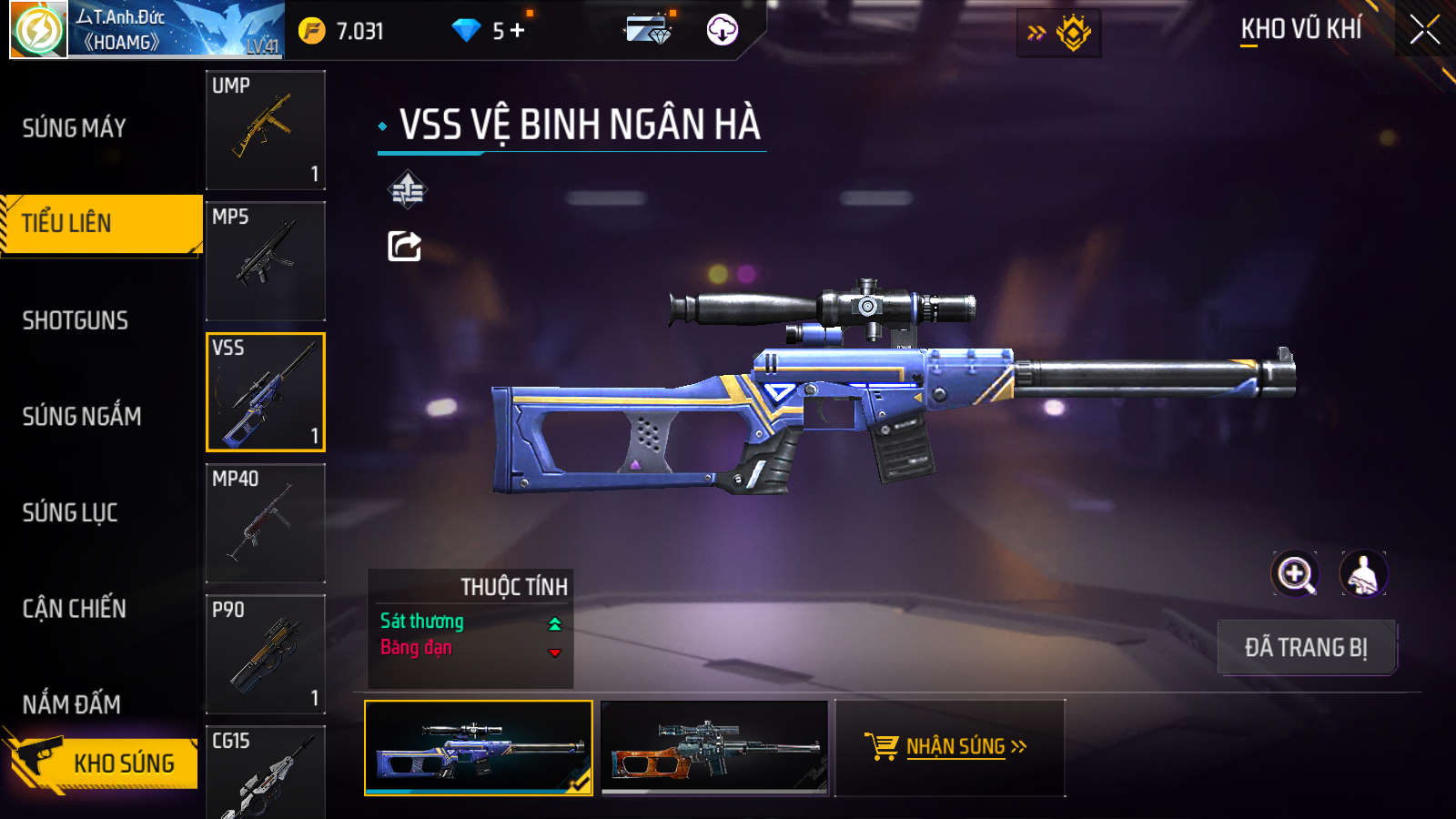
Task: Show the Súng Lục category
Action: click(70, 512)
